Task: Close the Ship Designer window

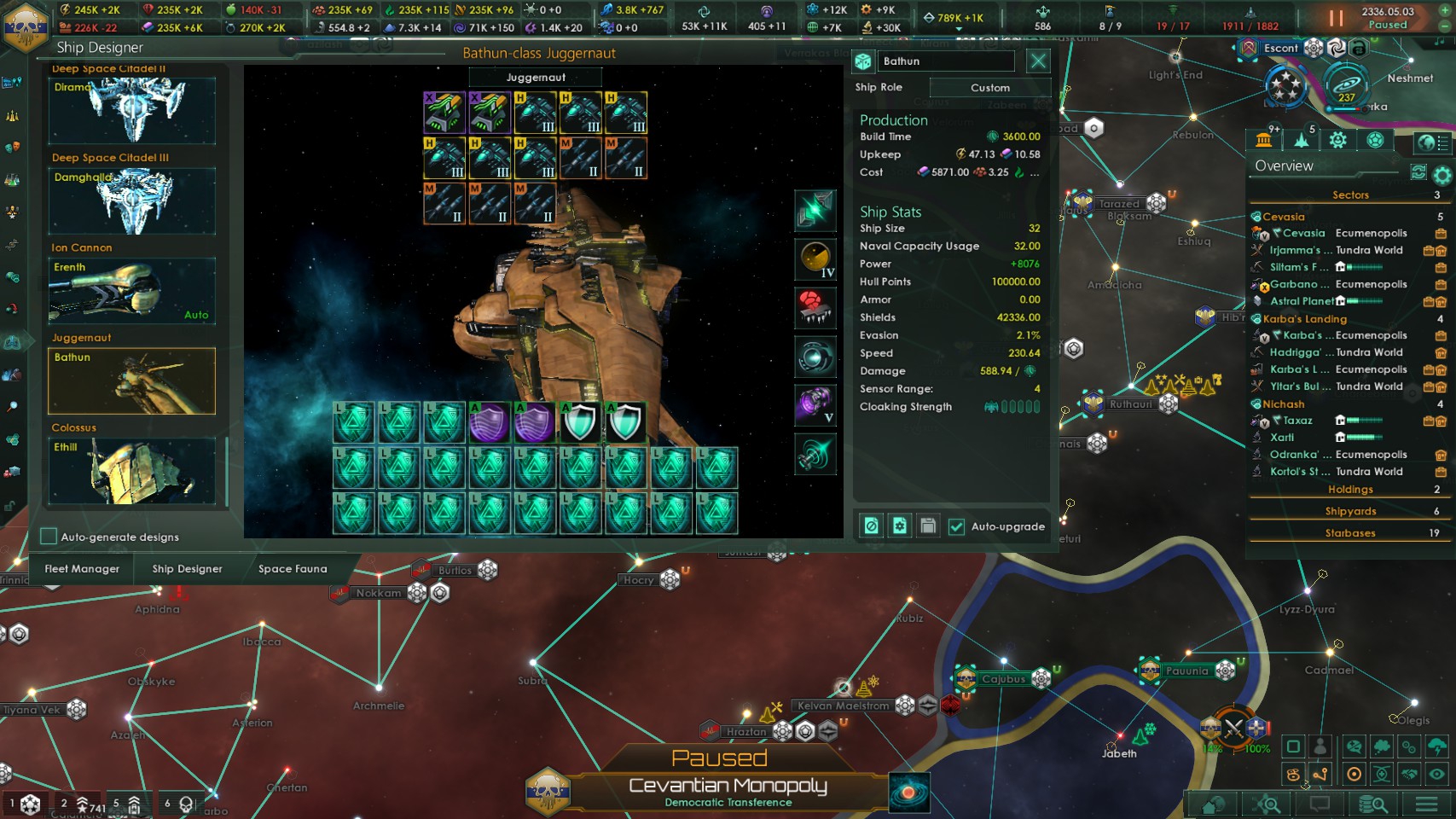Action: pos(1038,61)
